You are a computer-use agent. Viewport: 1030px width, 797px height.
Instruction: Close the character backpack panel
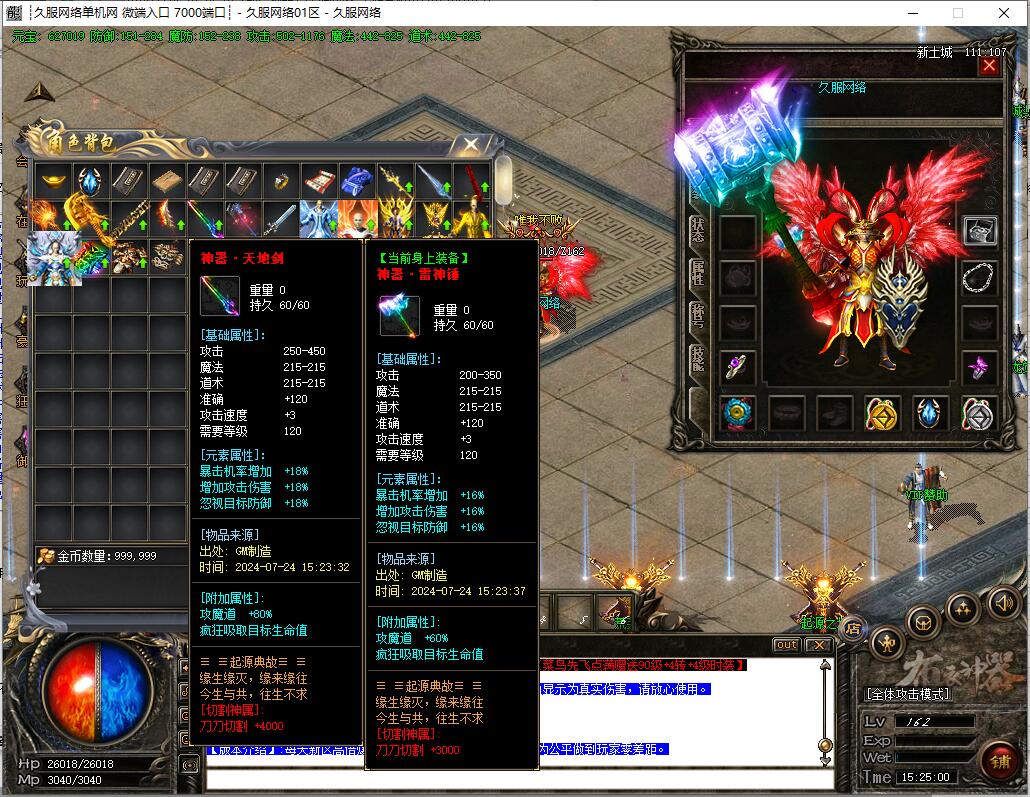(x=469, y=145)
